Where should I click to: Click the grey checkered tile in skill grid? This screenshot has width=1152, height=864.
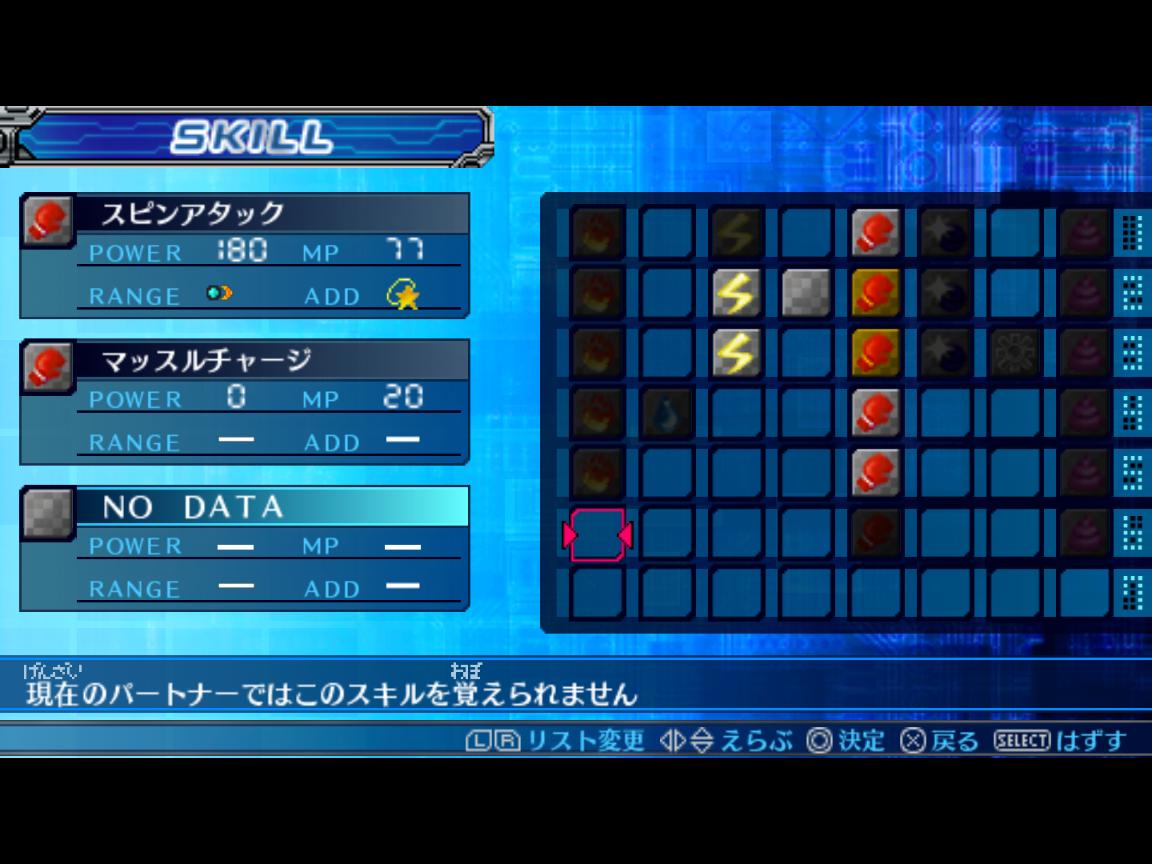[x=806, y=292]
